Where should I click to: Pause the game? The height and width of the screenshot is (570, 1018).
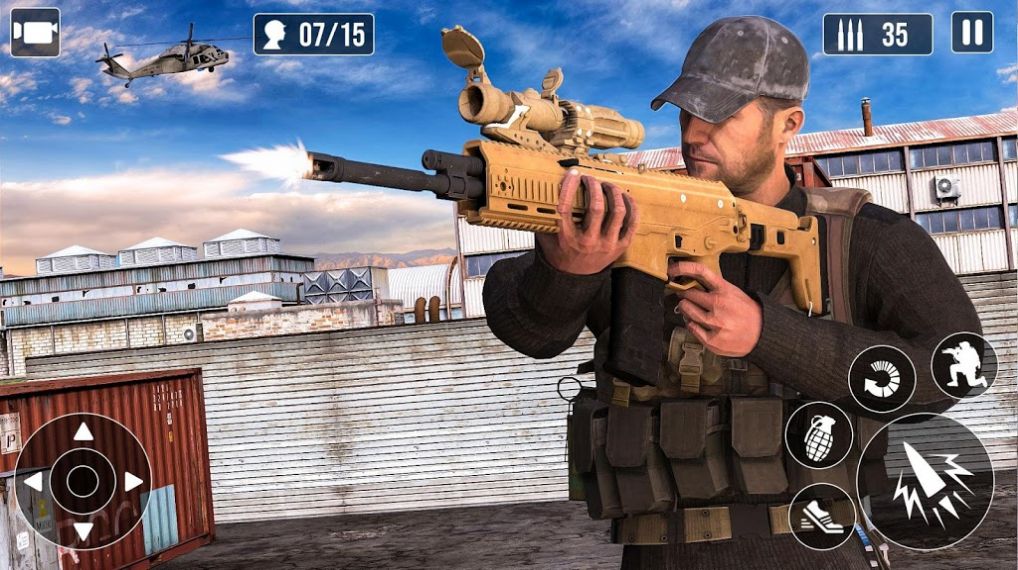pyautogui.click(x=971, y=33)
